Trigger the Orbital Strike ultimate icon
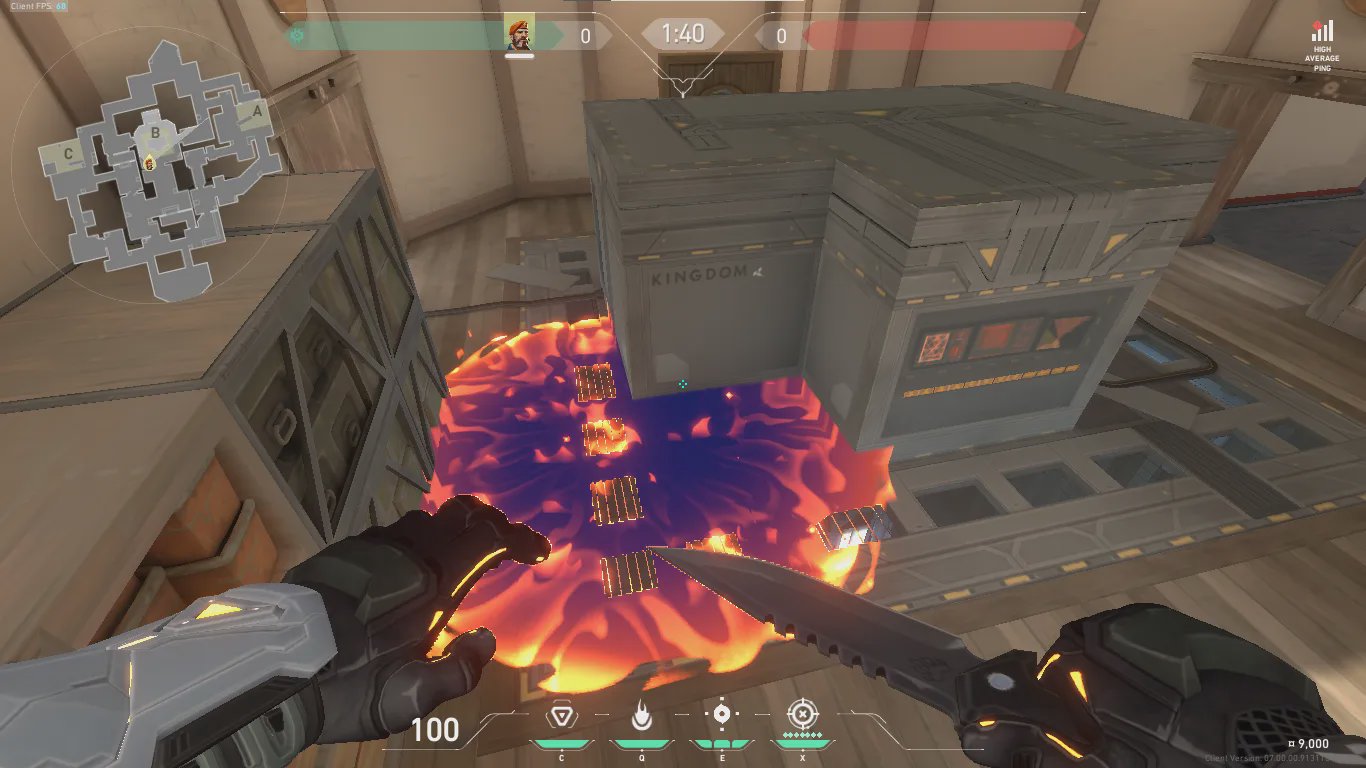Screen dimensions: 1366x768 [x=801, y=715]
